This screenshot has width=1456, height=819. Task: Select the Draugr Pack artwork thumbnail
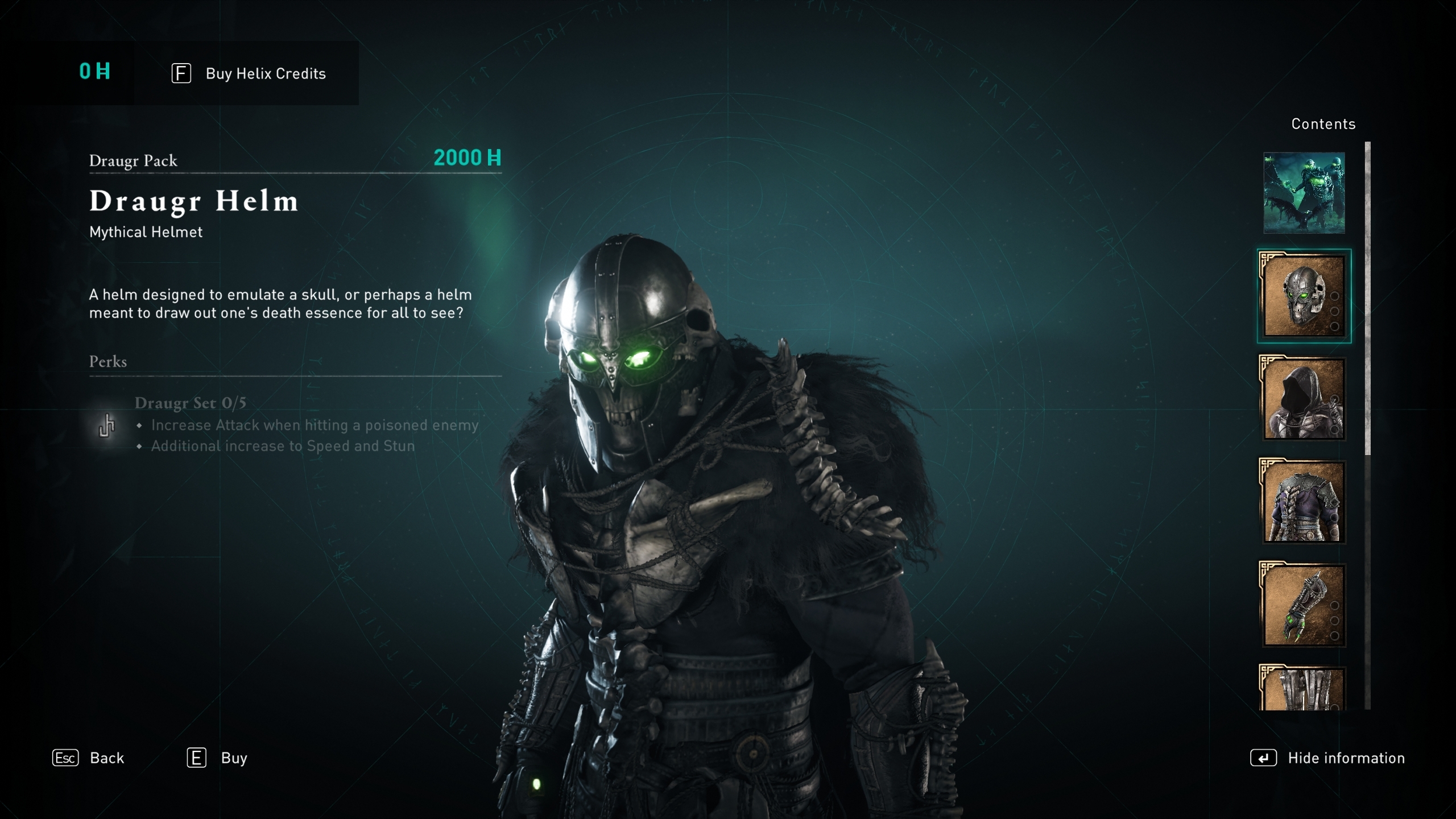coord(1304,193)
